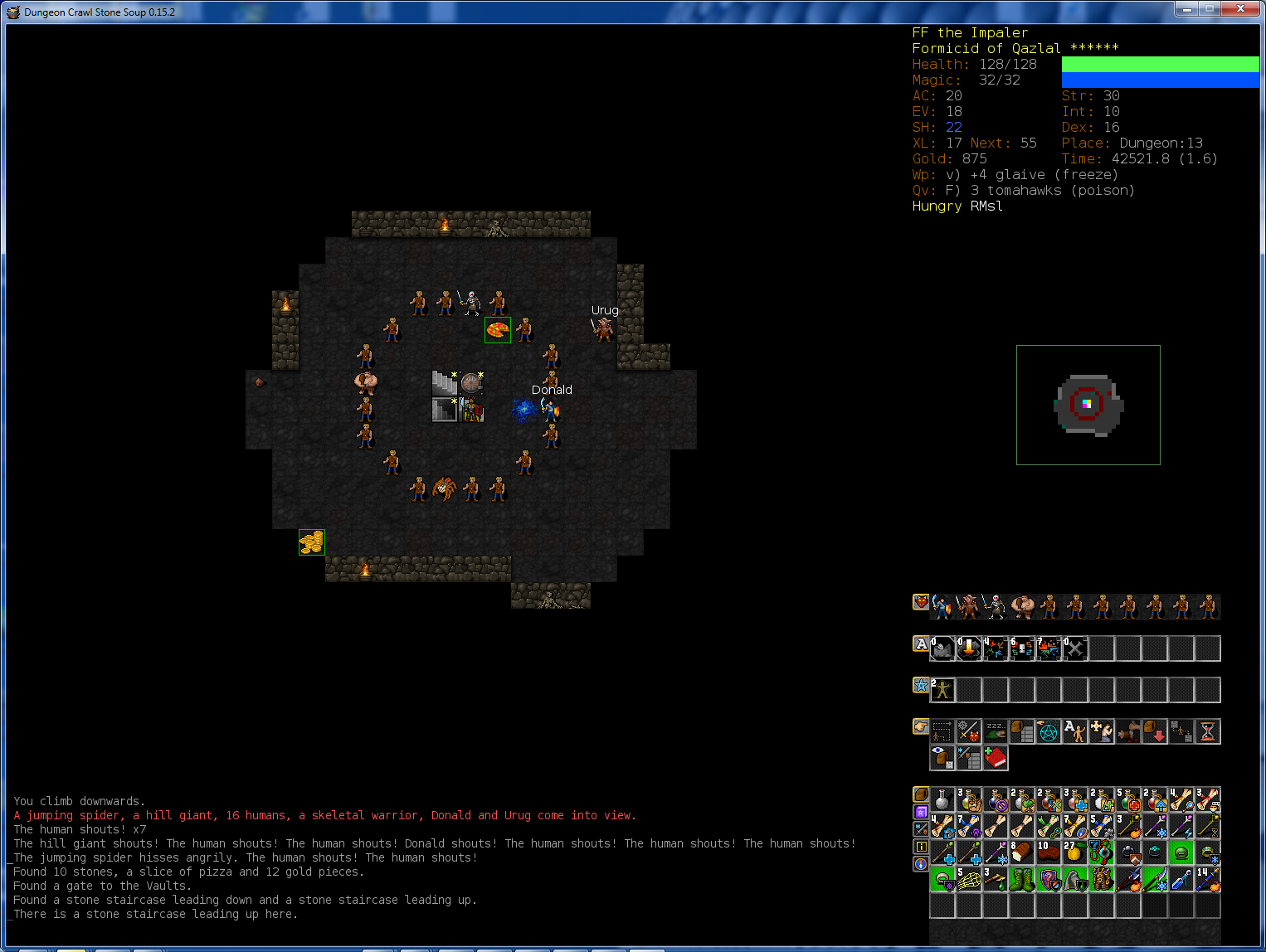Select the hill giant in monster list

tap(1022, 607)
